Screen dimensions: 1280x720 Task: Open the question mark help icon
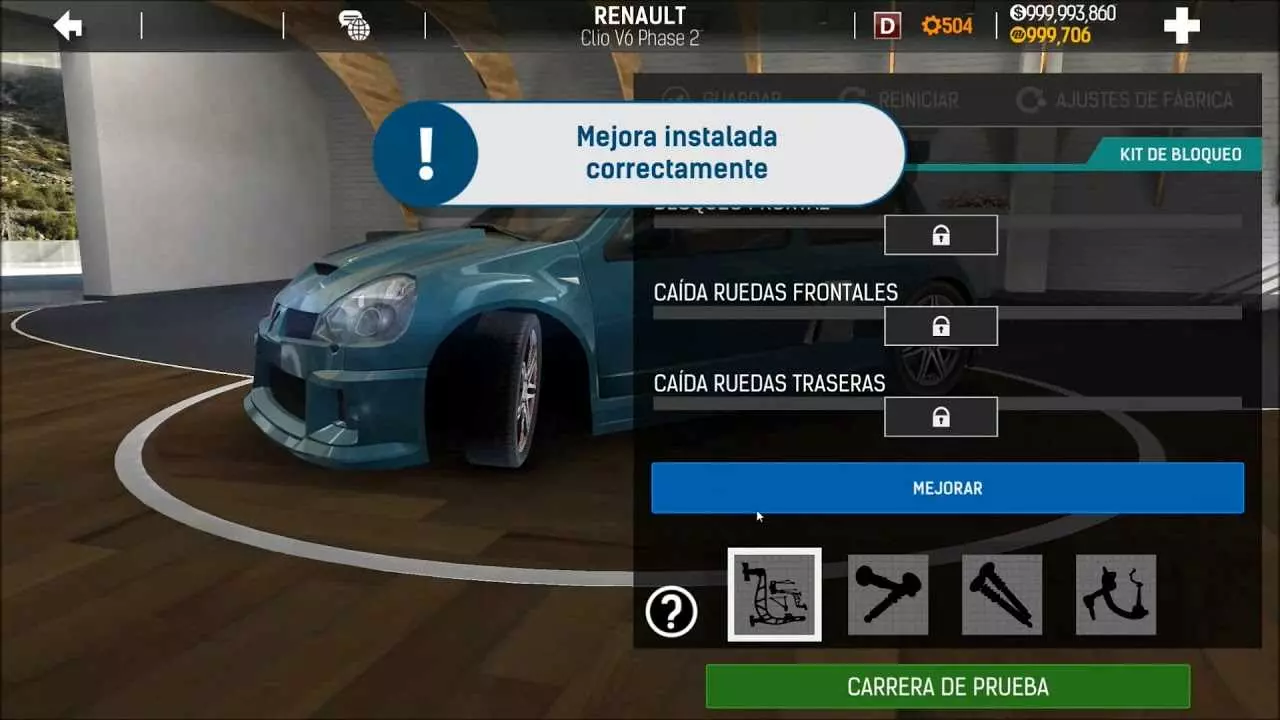[672, 612]
